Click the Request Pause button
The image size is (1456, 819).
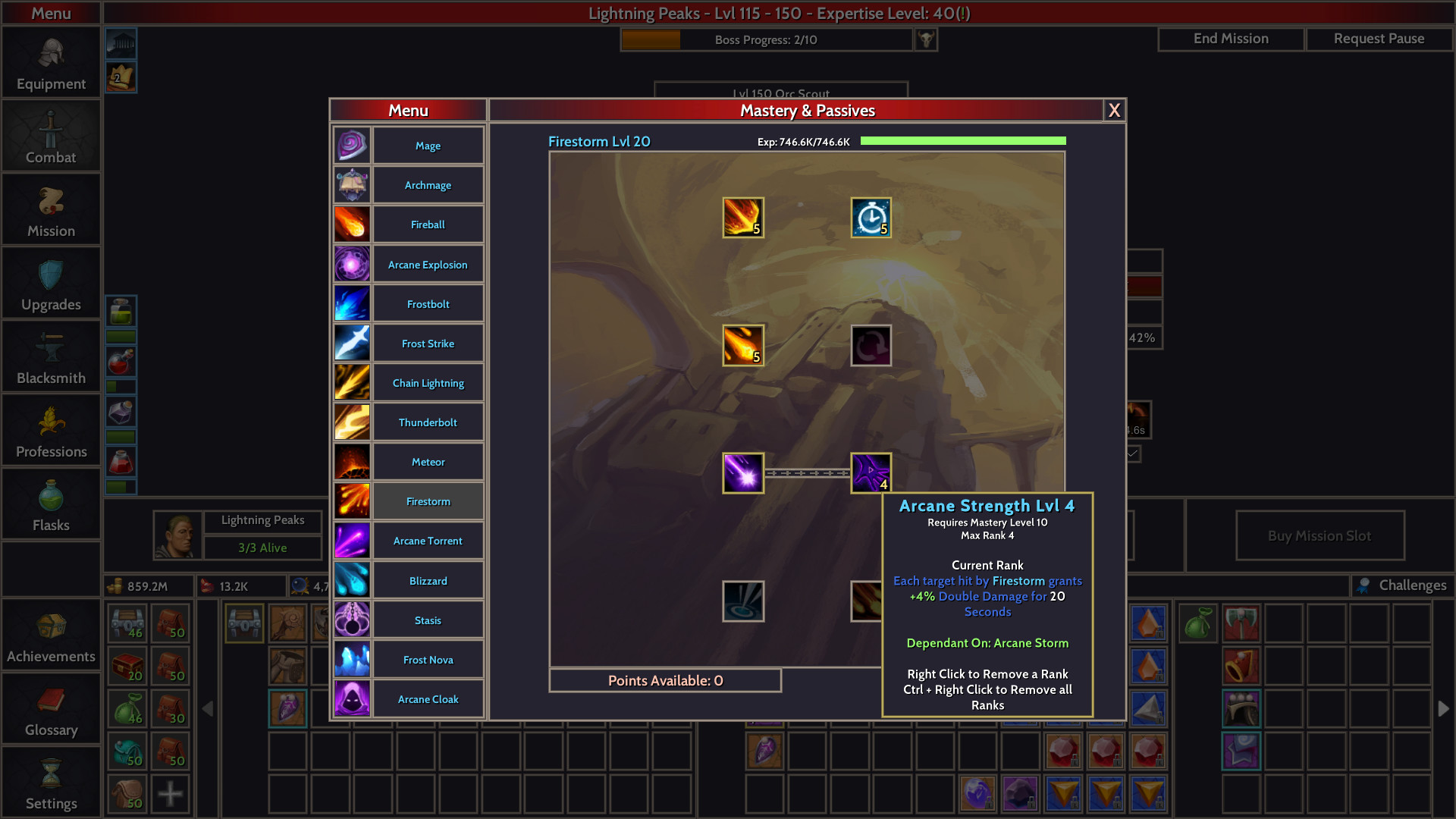[x=1379, y=38]
